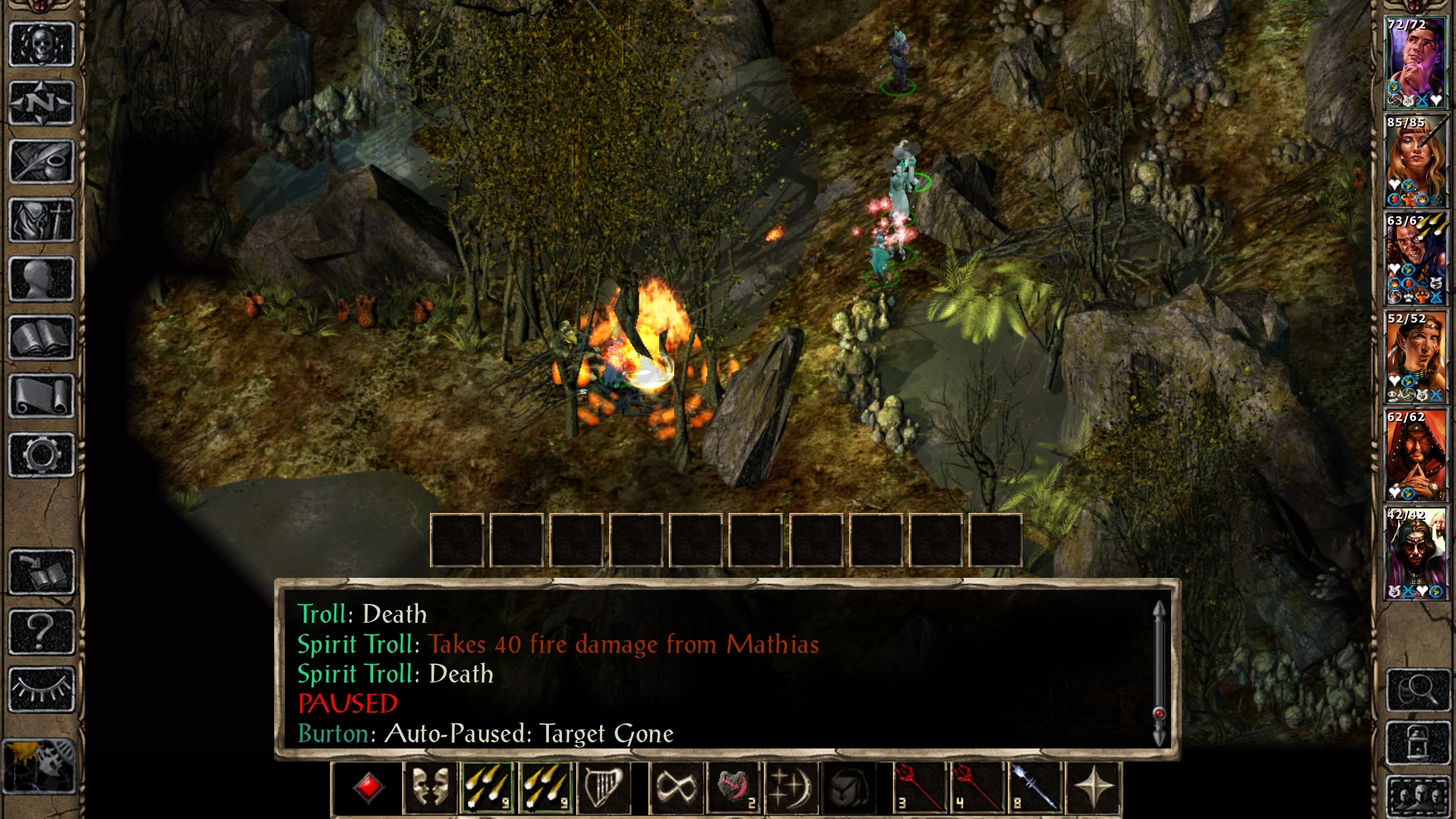Viewport: 1456px width, 819px height.
Task: Select the blonde woman portrait with 85/85
Action: pos(1415,161)
